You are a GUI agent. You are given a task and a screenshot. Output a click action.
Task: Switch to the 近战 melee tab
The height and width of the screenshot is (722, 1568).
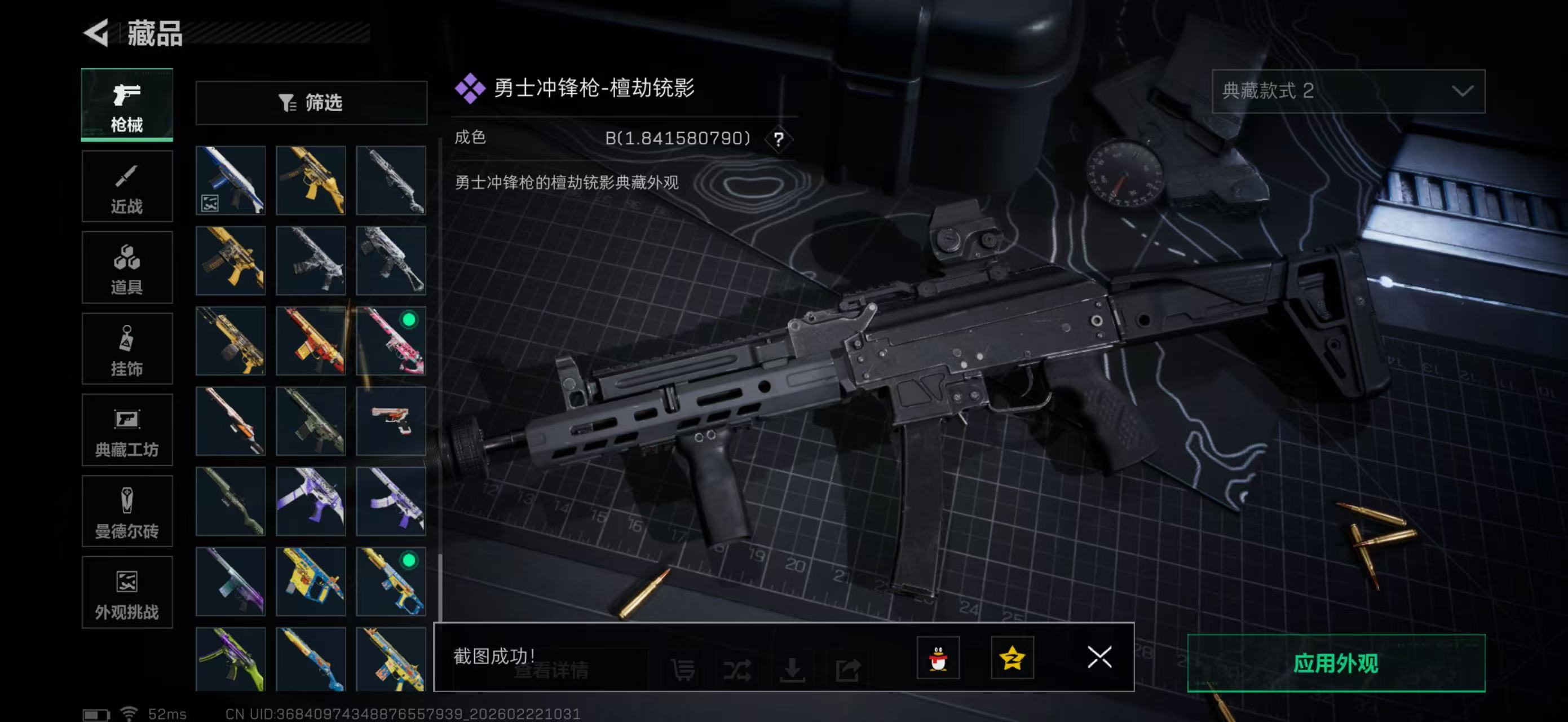(127, 186)
